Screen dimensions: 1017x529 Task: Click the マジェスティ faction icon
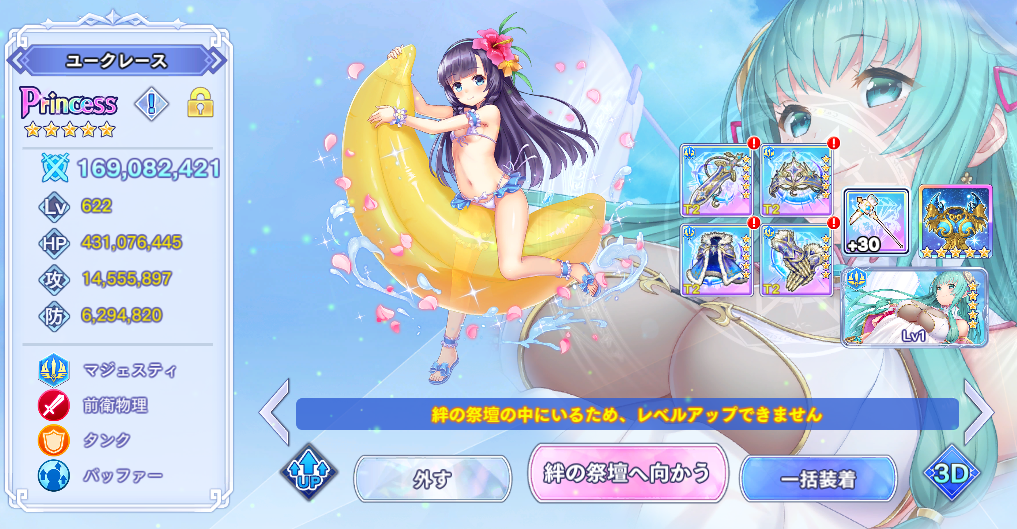point(53,370)
